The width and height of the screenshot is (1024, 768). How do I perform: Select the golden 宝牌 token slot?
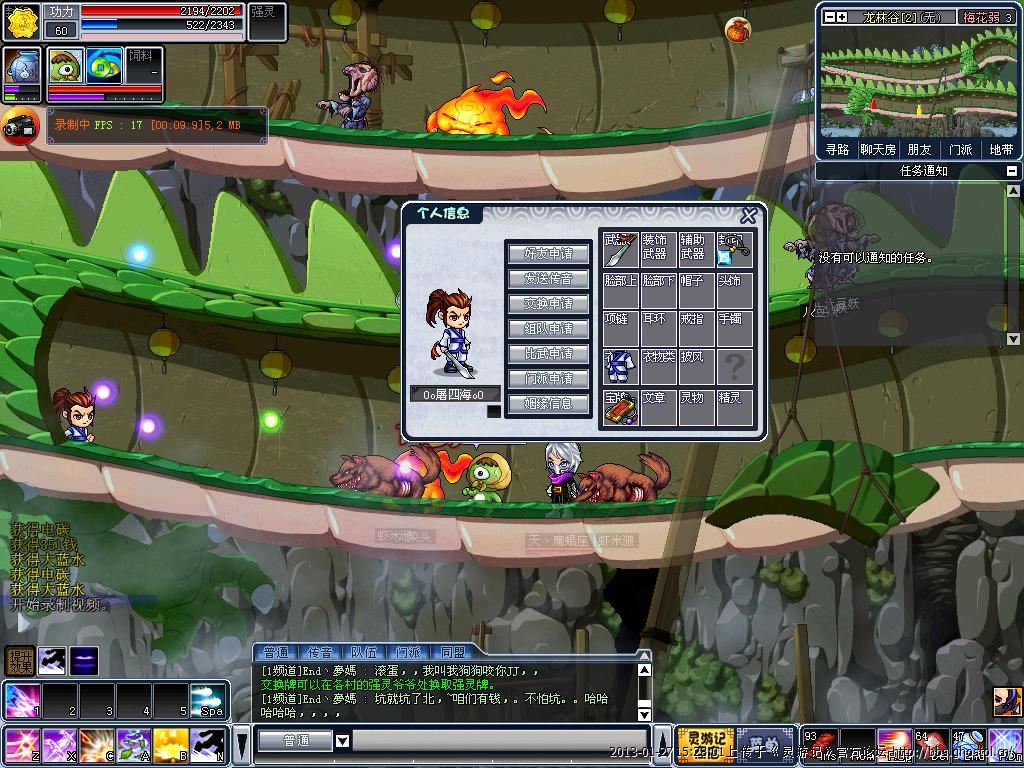point(620,407)
